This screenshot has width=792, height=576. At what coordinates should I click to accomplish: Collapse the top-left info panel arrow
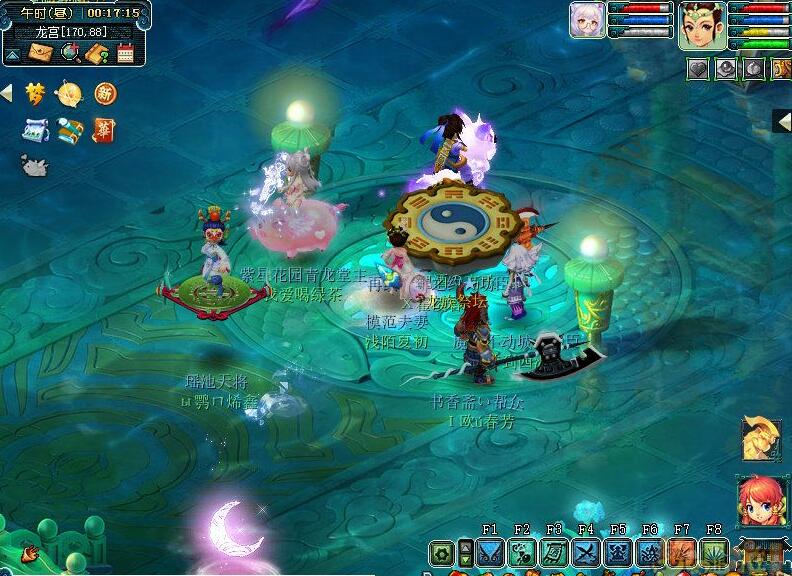tap(12, 54)
